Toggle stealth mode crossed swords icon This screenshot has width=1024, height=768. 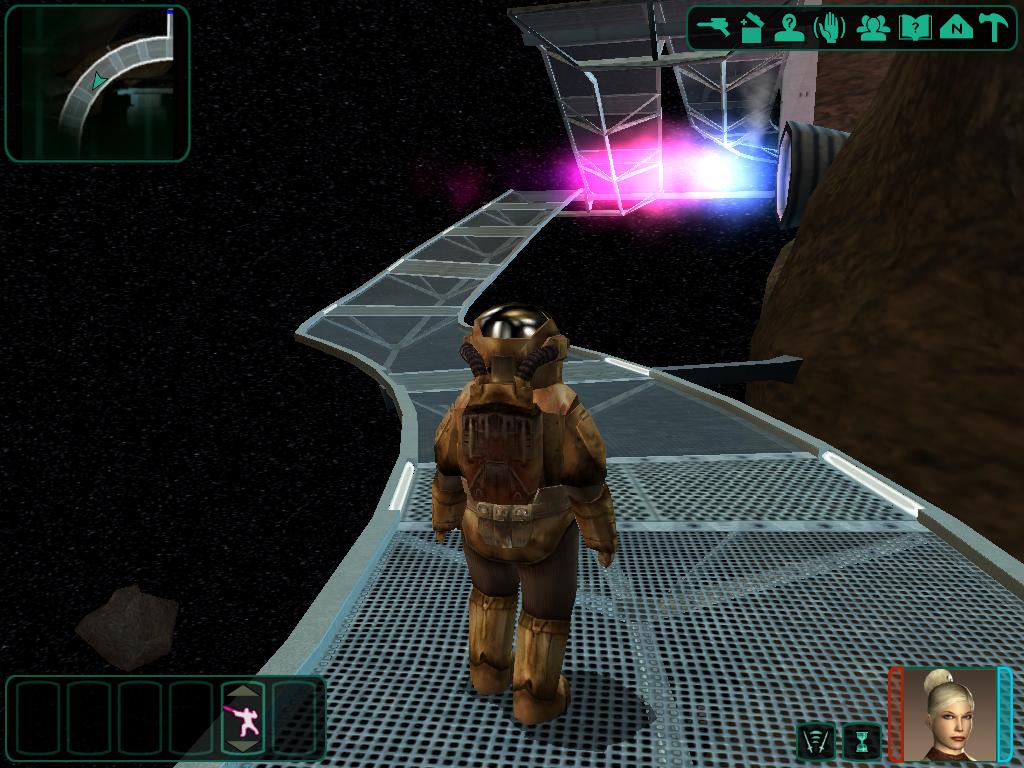pos(816,741)
